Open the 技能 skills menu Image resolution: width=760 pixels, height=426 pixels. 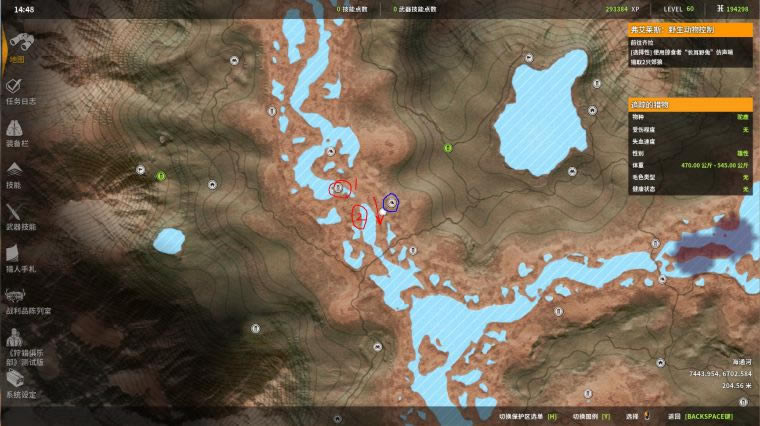tap(15, 175)
